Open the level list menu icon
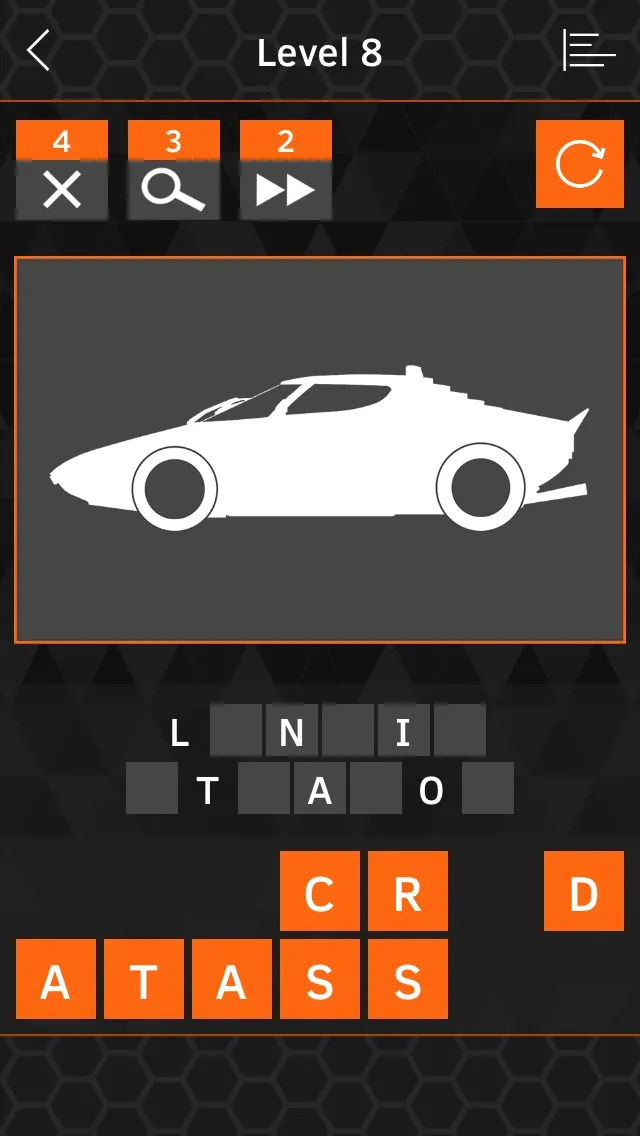 tap(589, 51)
